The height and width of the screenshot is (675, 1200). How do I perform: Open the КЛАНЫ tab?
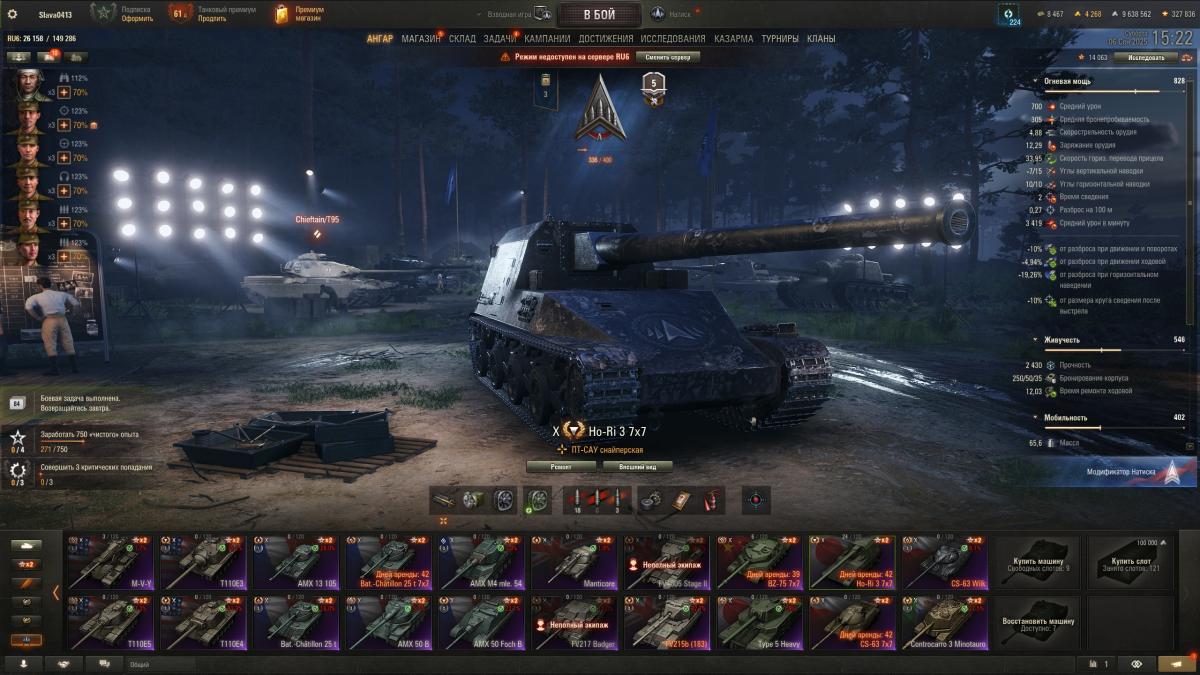click(821, 39)
